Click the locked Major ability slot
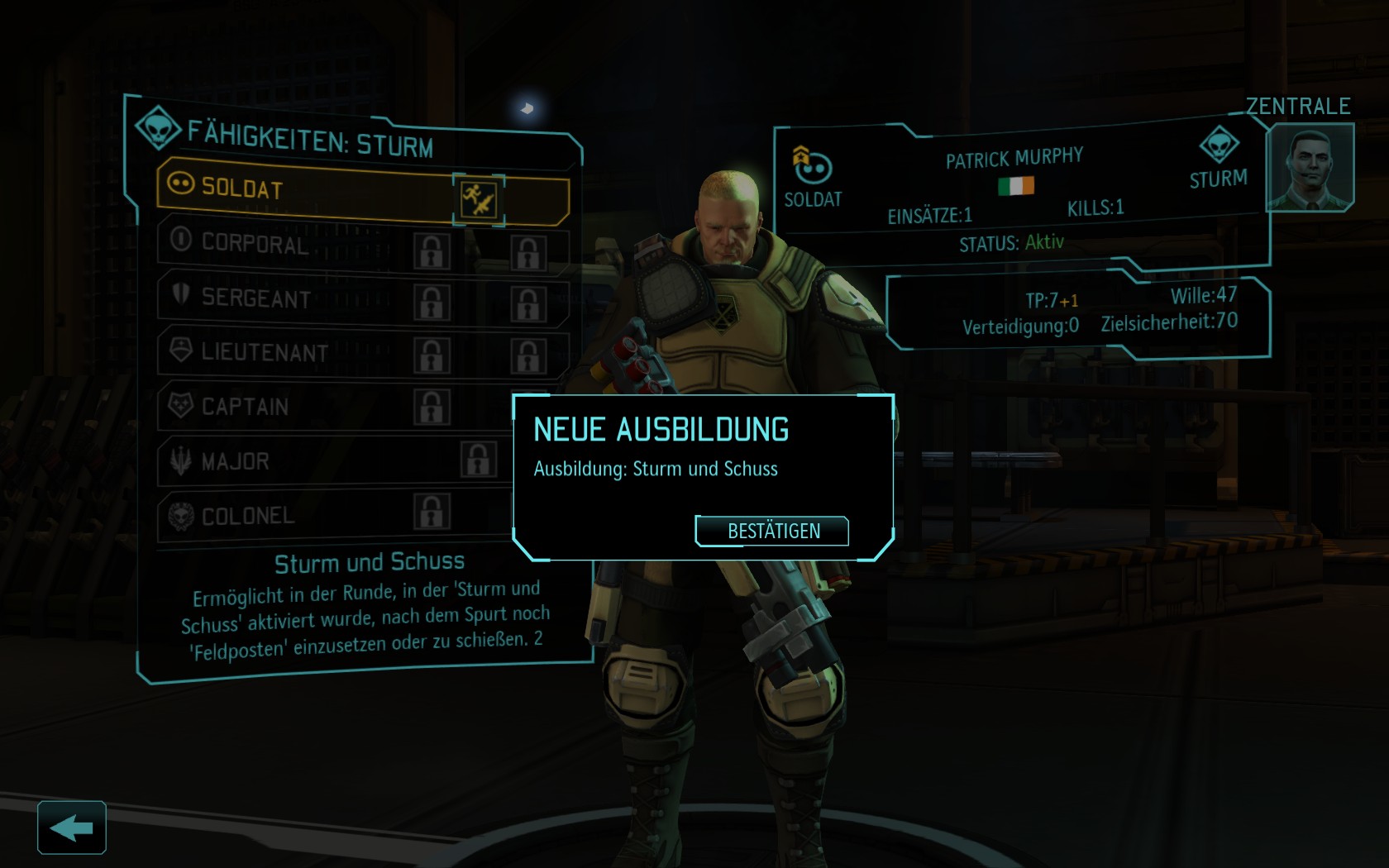Image resolution: width=1389 pixels, height=868 pixels. 479,460
